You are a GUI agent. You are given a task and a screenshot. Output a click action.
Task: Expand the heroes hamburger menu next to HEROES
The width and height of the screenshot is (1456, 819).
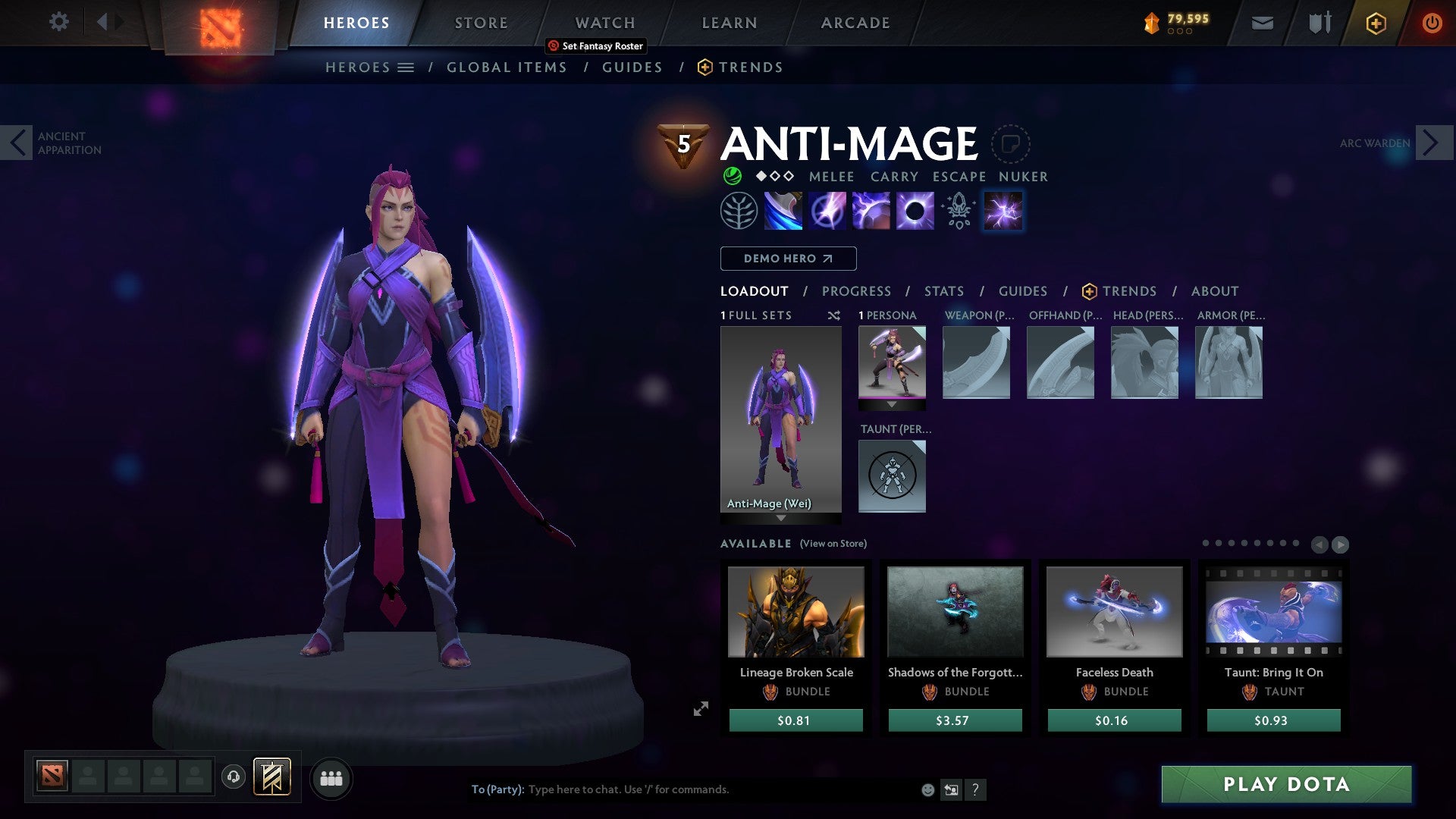407,67
